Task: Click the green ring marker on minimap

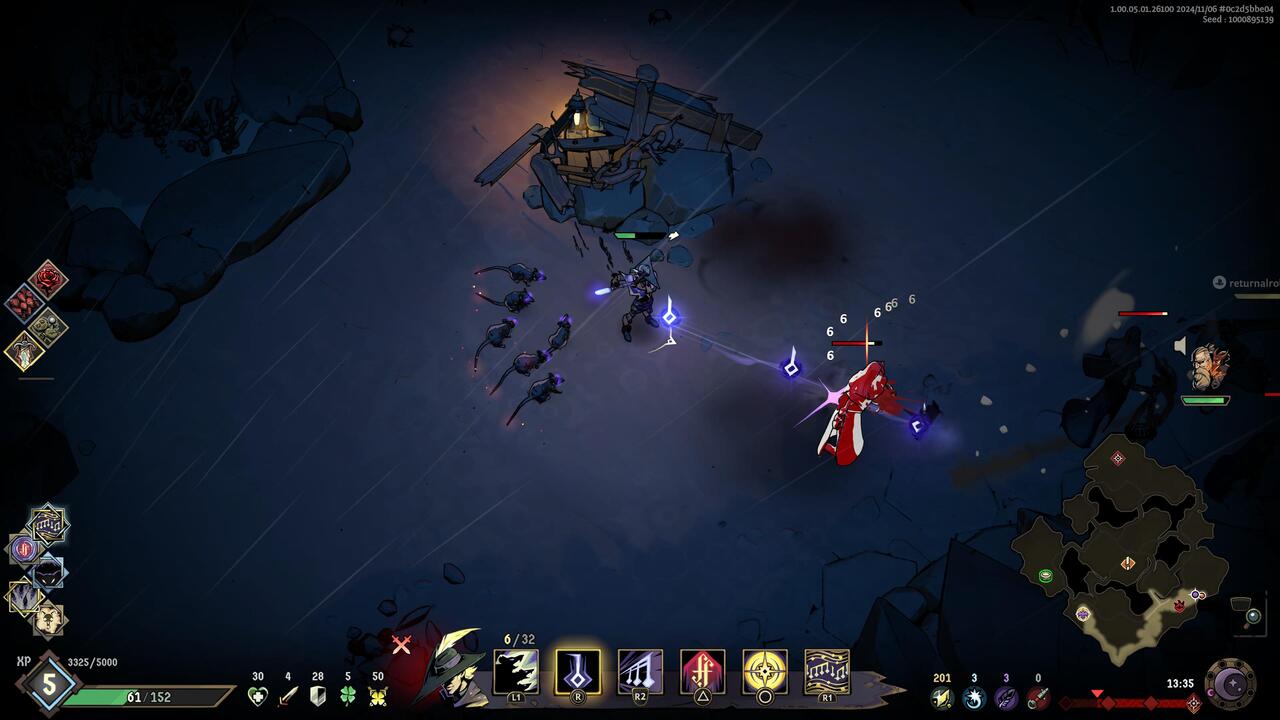Action: click(x=1046, y=575)
